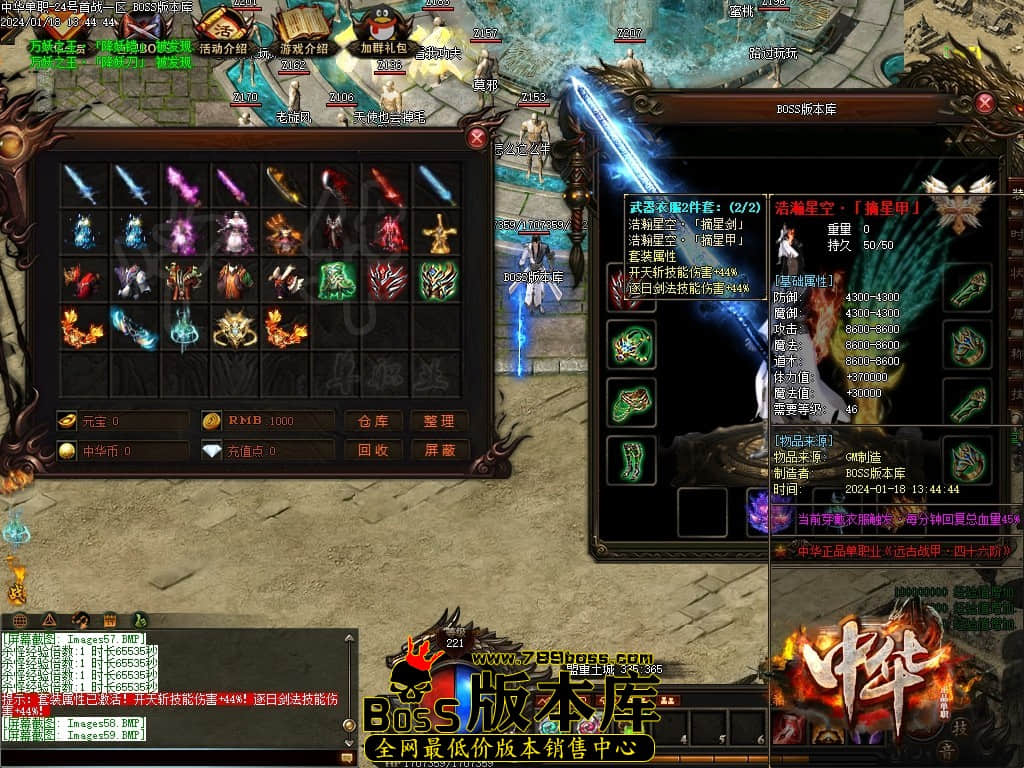Click the 整理 sort button
The width and height of the screenshot is (1024, 768).
coord(439,421)
